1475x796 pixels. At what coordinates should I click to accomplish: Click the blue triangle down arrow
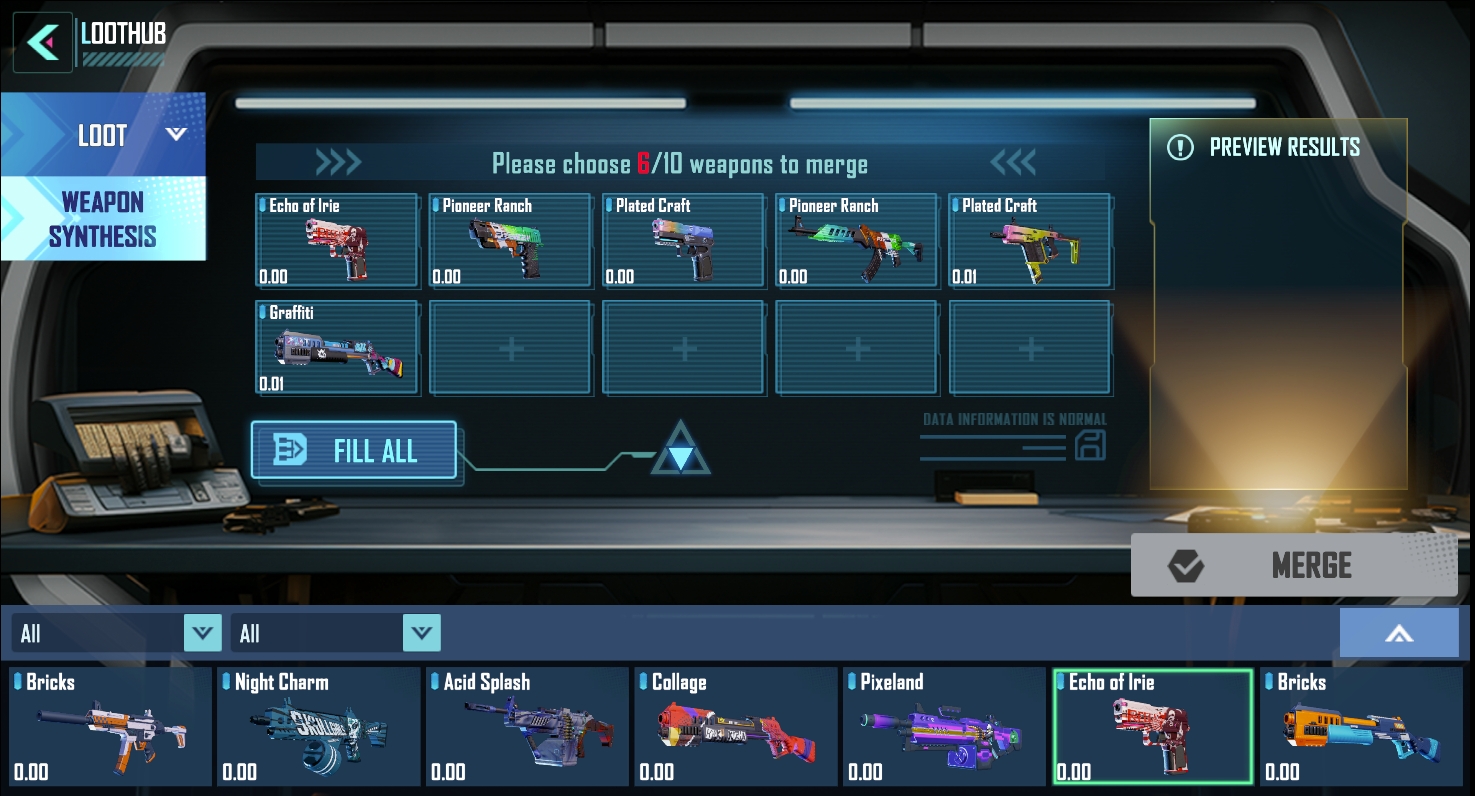pyautogui.click(x=680, y=458)
